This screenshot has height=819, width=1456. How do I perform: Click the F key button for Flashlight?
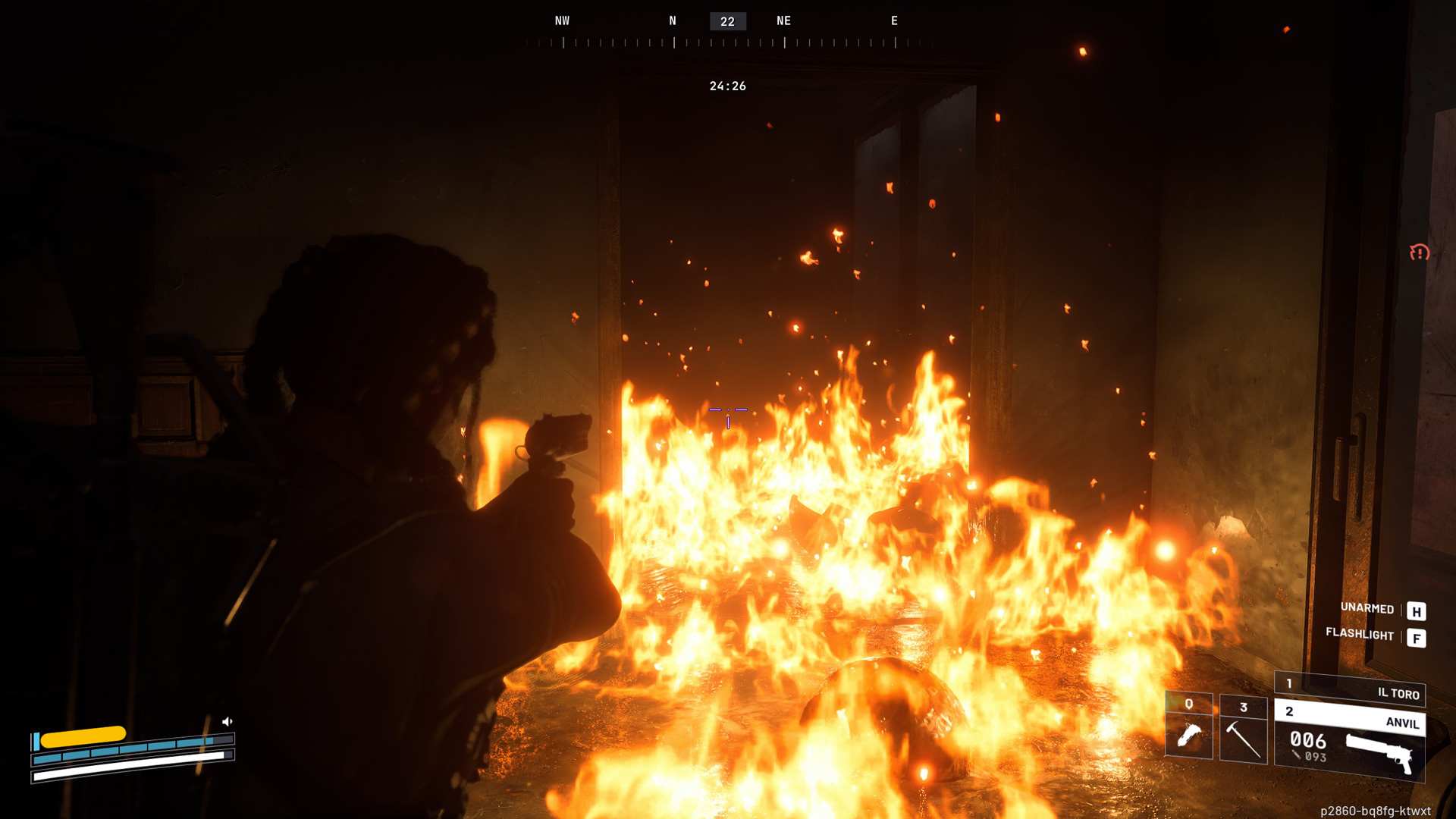[x=1415, y=638]
